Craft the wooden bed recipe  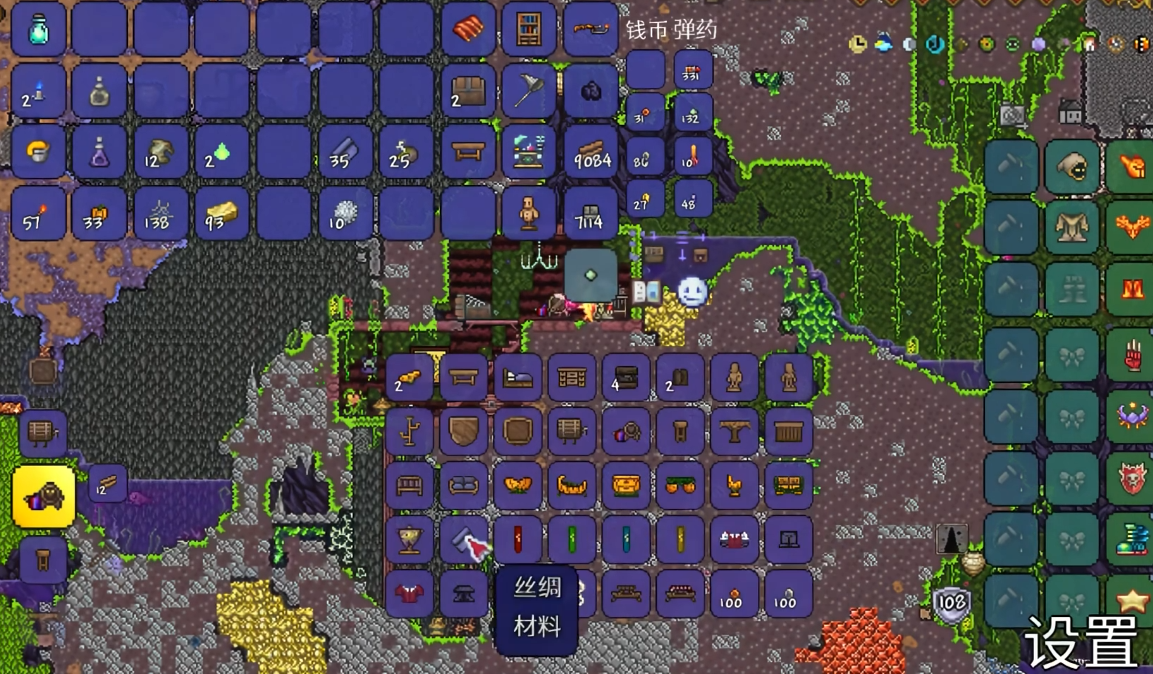pos(518,378)
